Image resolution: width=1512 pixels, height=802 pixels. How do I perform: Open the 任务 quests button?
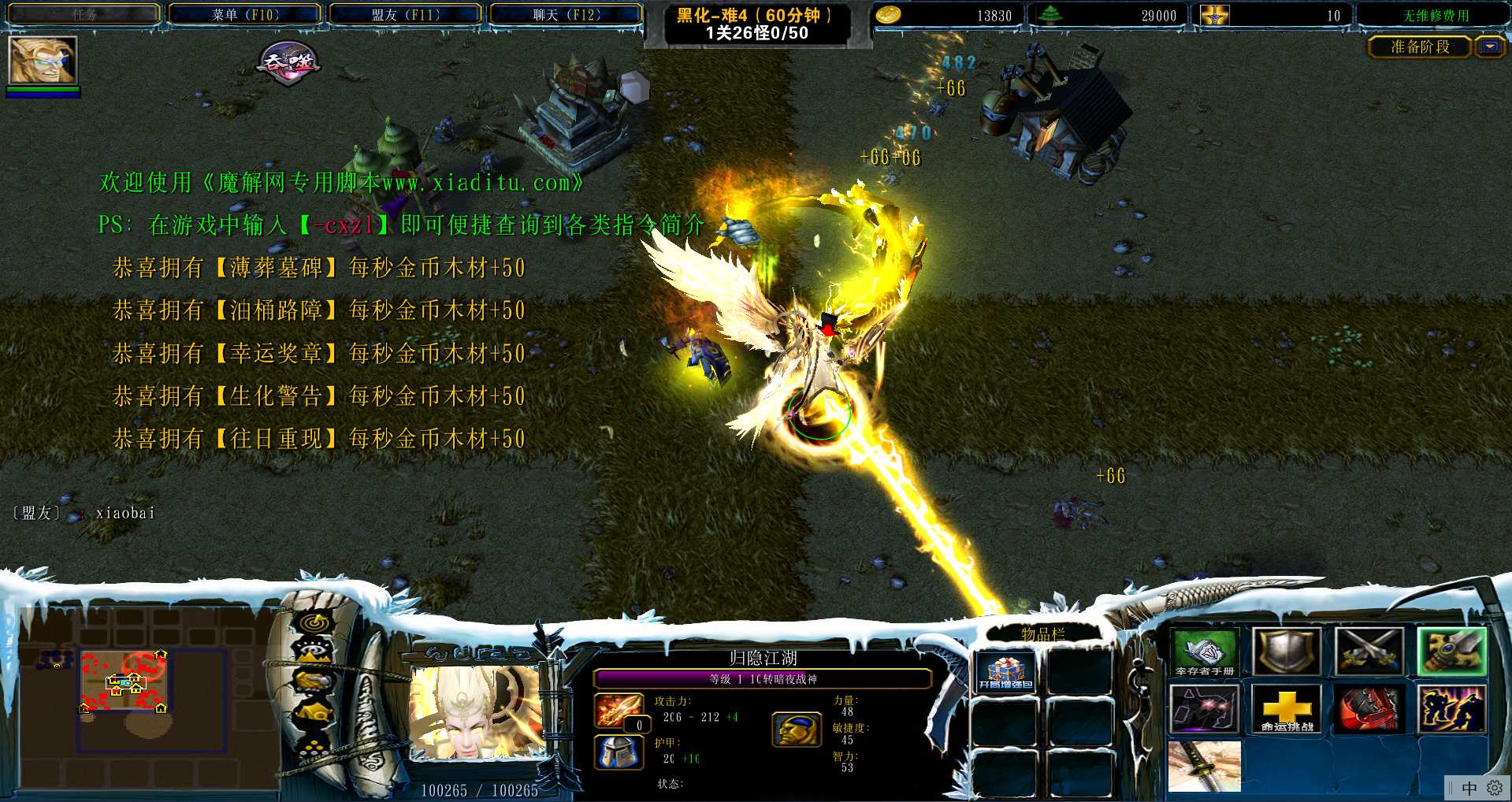tap(84, 15)
